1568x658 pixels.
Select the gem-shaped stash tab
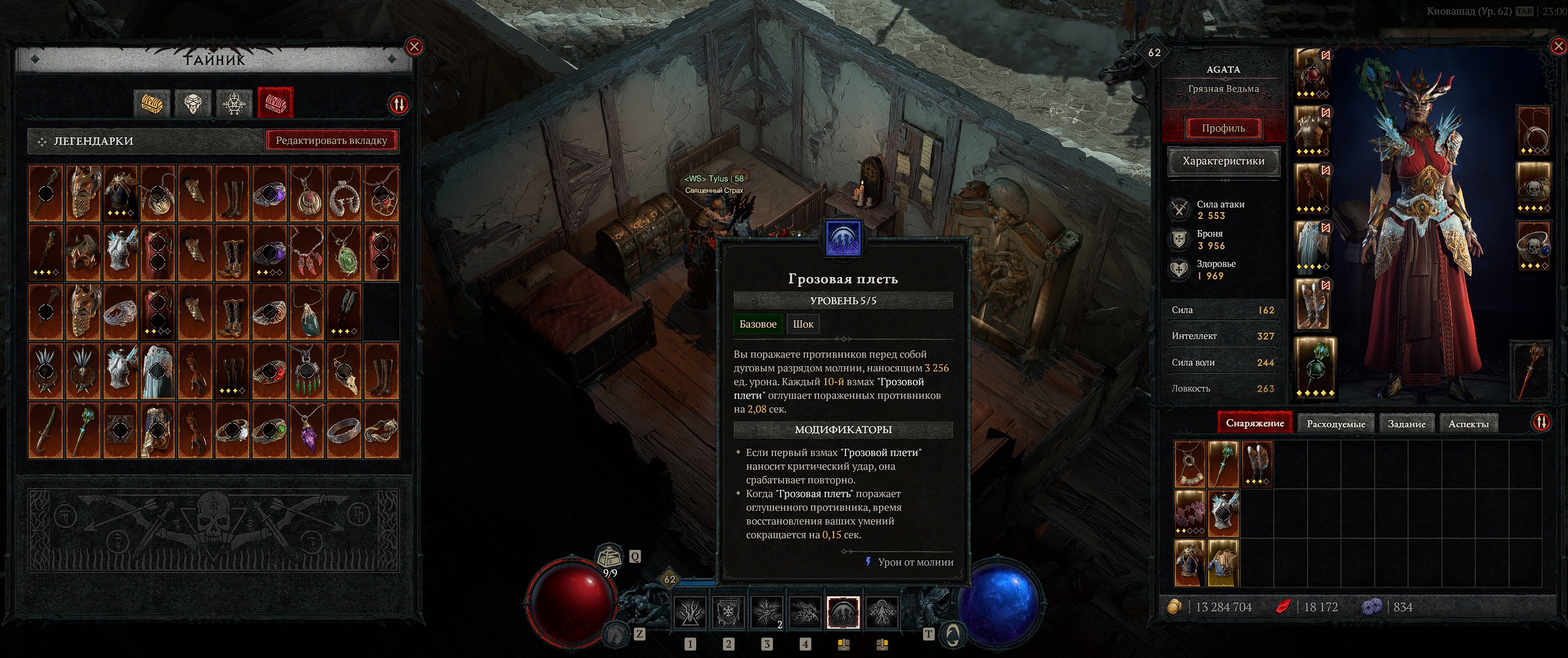(x=193, y=103)
